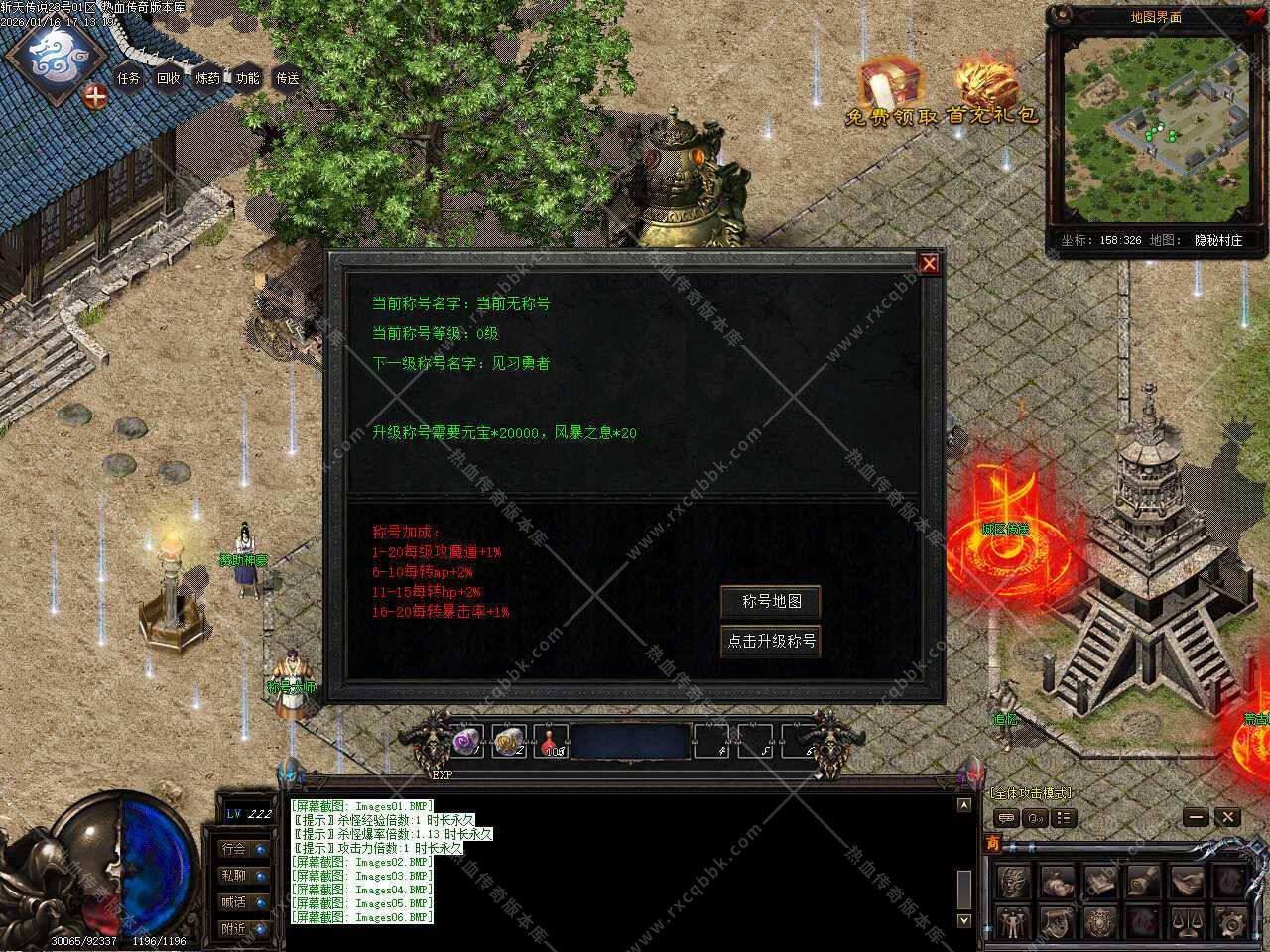Use the purple scroll hotbar item
Image resolution: width=1270 pixels, height=952 pixels.
(x=466, y=740)
